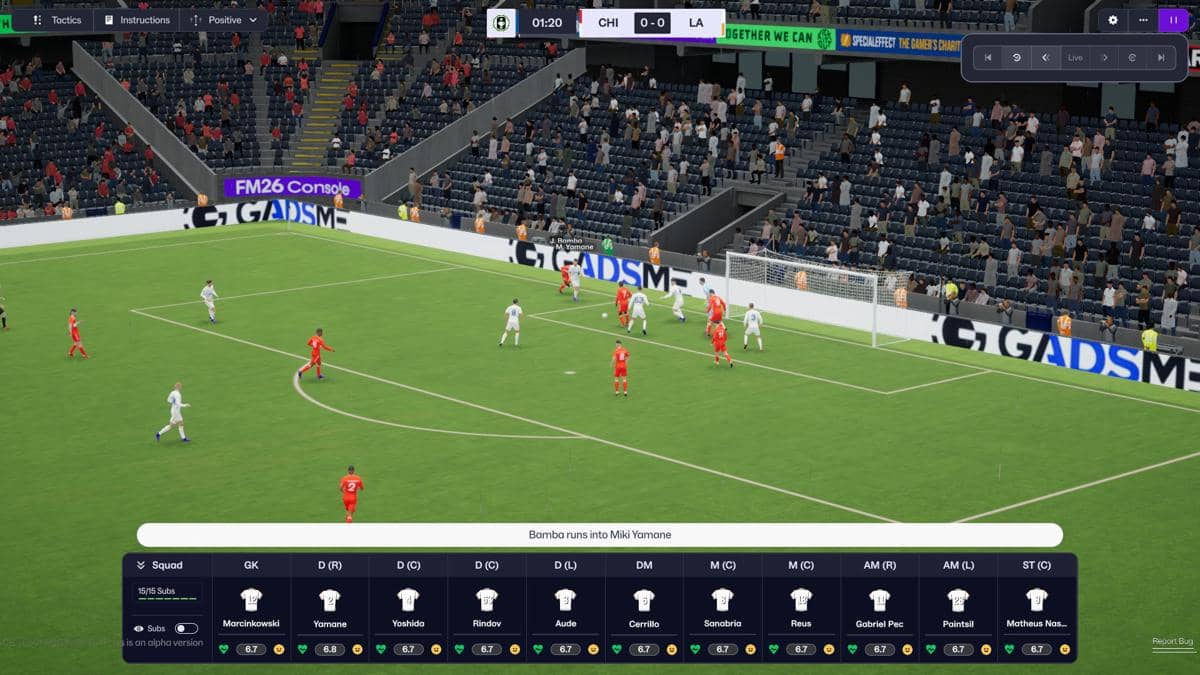
Task: Pick left-back Aude from the squad bar
Action: tap(565, 610)
